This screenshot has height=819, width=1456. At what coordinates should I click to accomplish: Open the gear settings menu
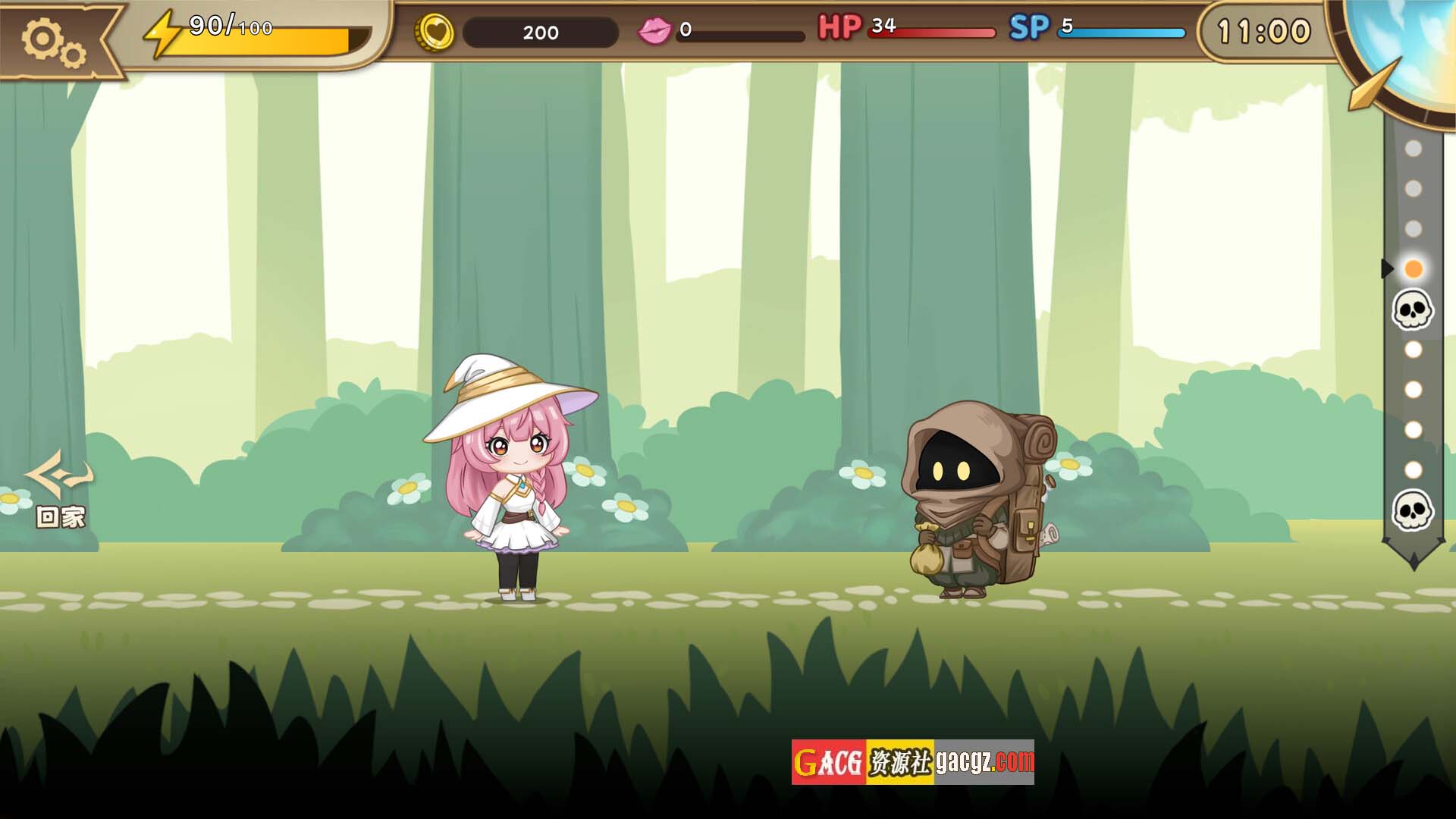point(52,40)
